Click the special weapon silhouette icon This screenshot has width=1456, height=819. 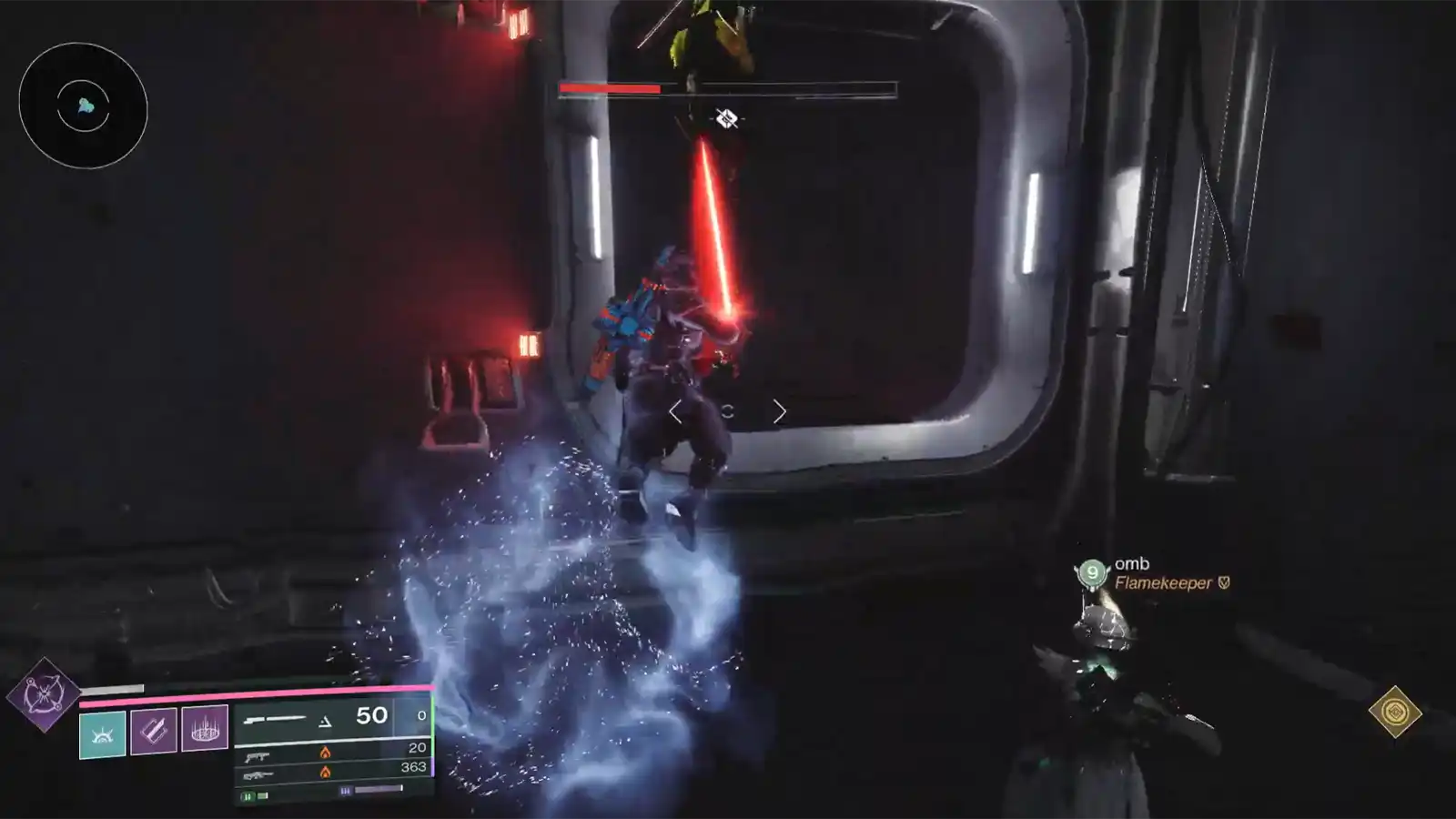point(258,757)
